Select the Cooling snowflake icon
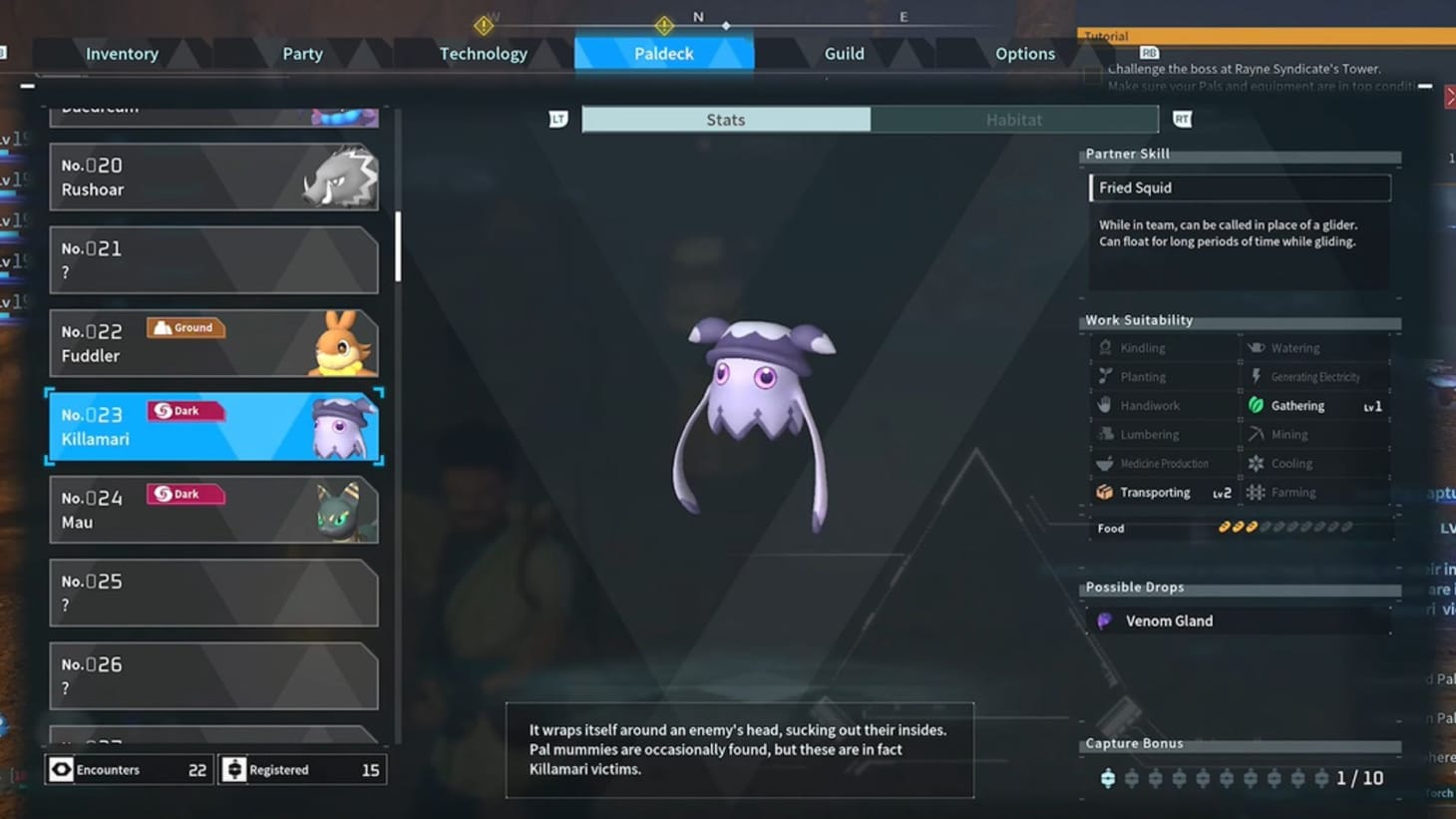Image resolution: width=1456 pixels, height=819 pixels. tap(1256, 463)
